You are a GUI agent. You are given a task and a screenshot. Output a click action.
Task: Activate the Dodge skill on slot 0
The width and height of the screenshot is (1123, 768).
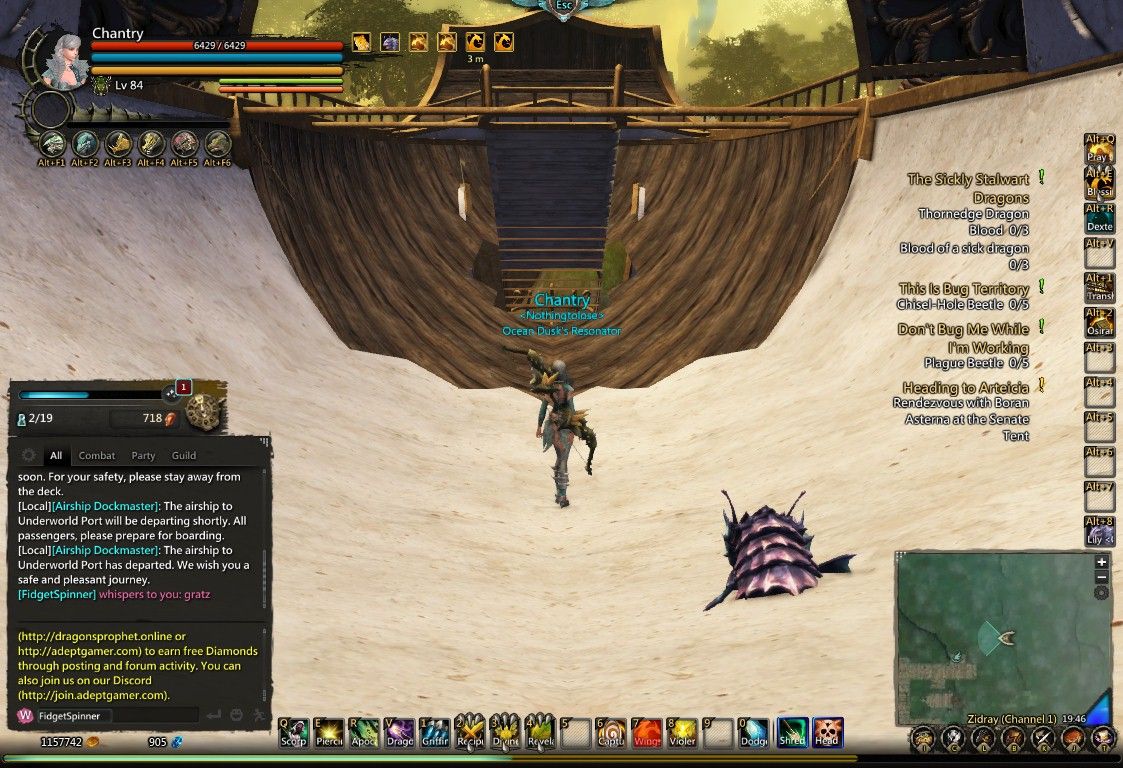(x=754, y=733)
